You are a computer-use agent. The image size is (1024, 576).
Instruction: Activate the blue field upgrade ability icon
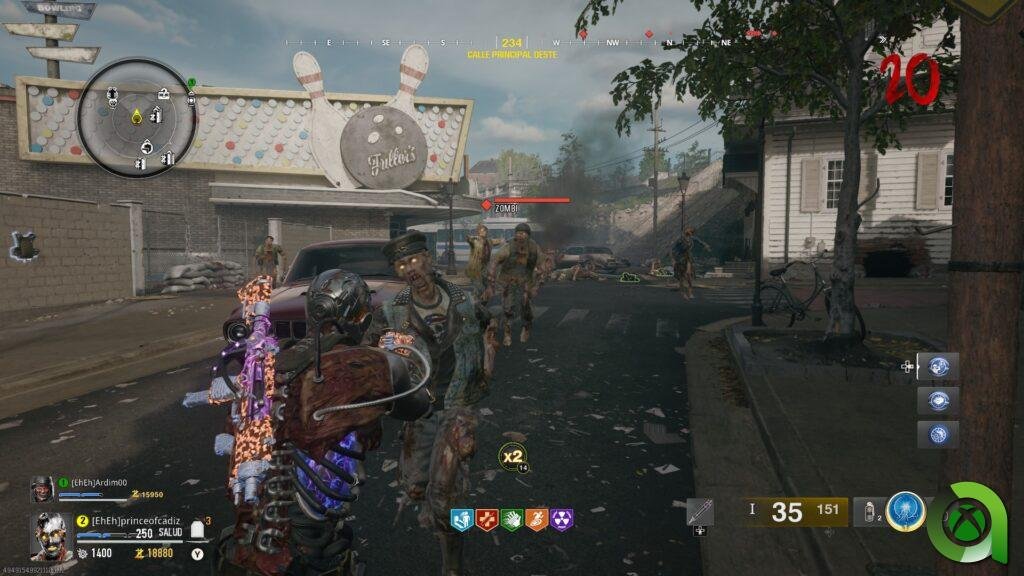coord(905,512)
